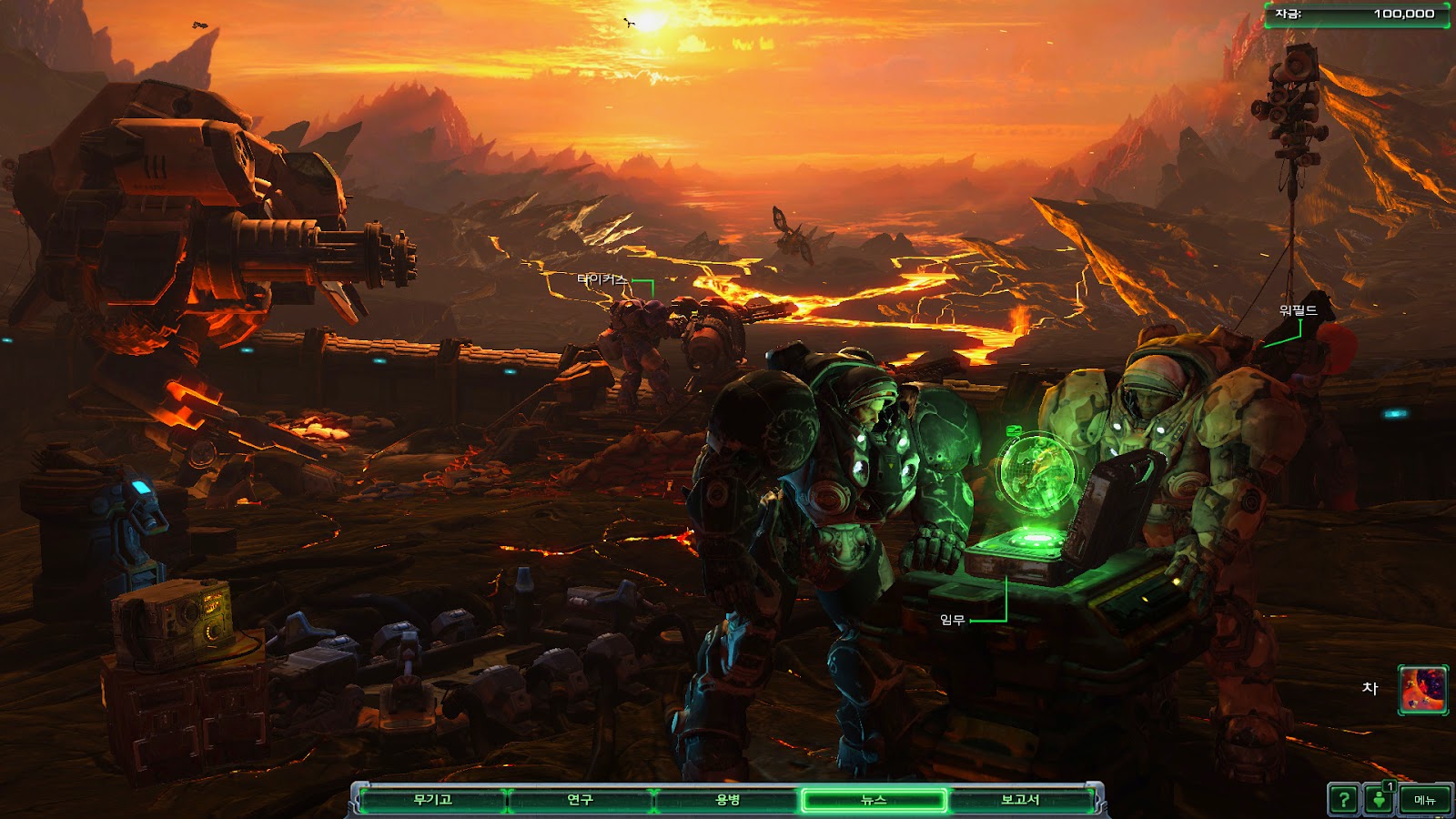Open the green person icon with badge 1
The height and width of the screenshot is (819, 1456).
pyautogui.click(x=1380, y=800)
